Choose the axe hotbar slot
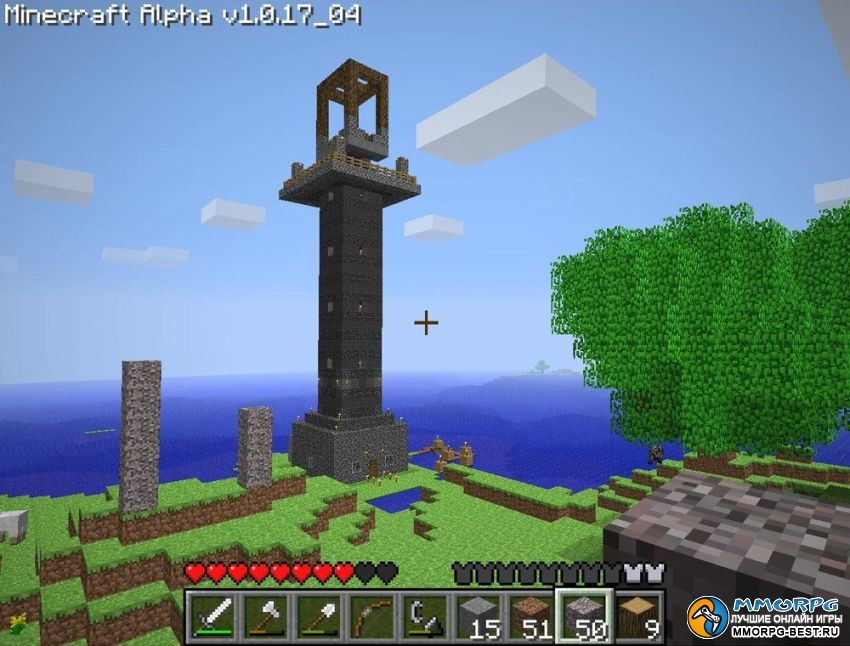Viewport: 850px width, 646px height. pyautogui.click(x=265, y=616)
